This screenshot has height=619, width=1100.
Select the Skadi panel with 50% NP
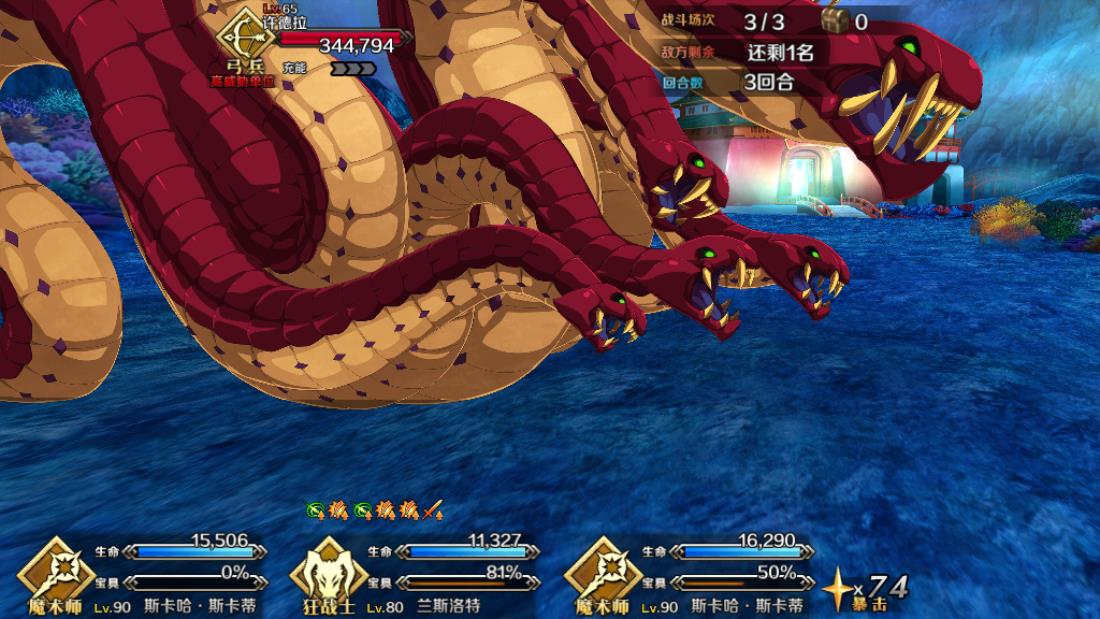tap(690, 575)
